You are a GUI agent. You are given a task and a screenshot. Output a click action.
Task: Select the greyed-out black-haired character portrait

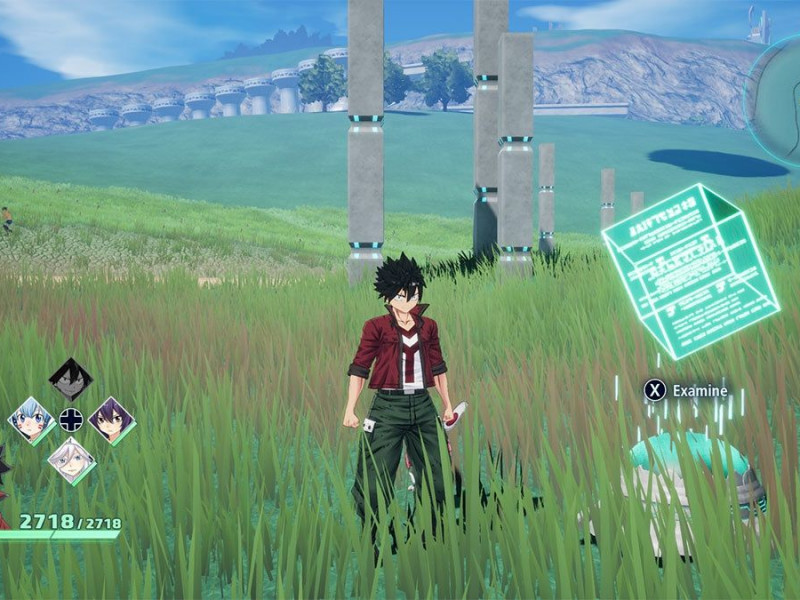71,380
